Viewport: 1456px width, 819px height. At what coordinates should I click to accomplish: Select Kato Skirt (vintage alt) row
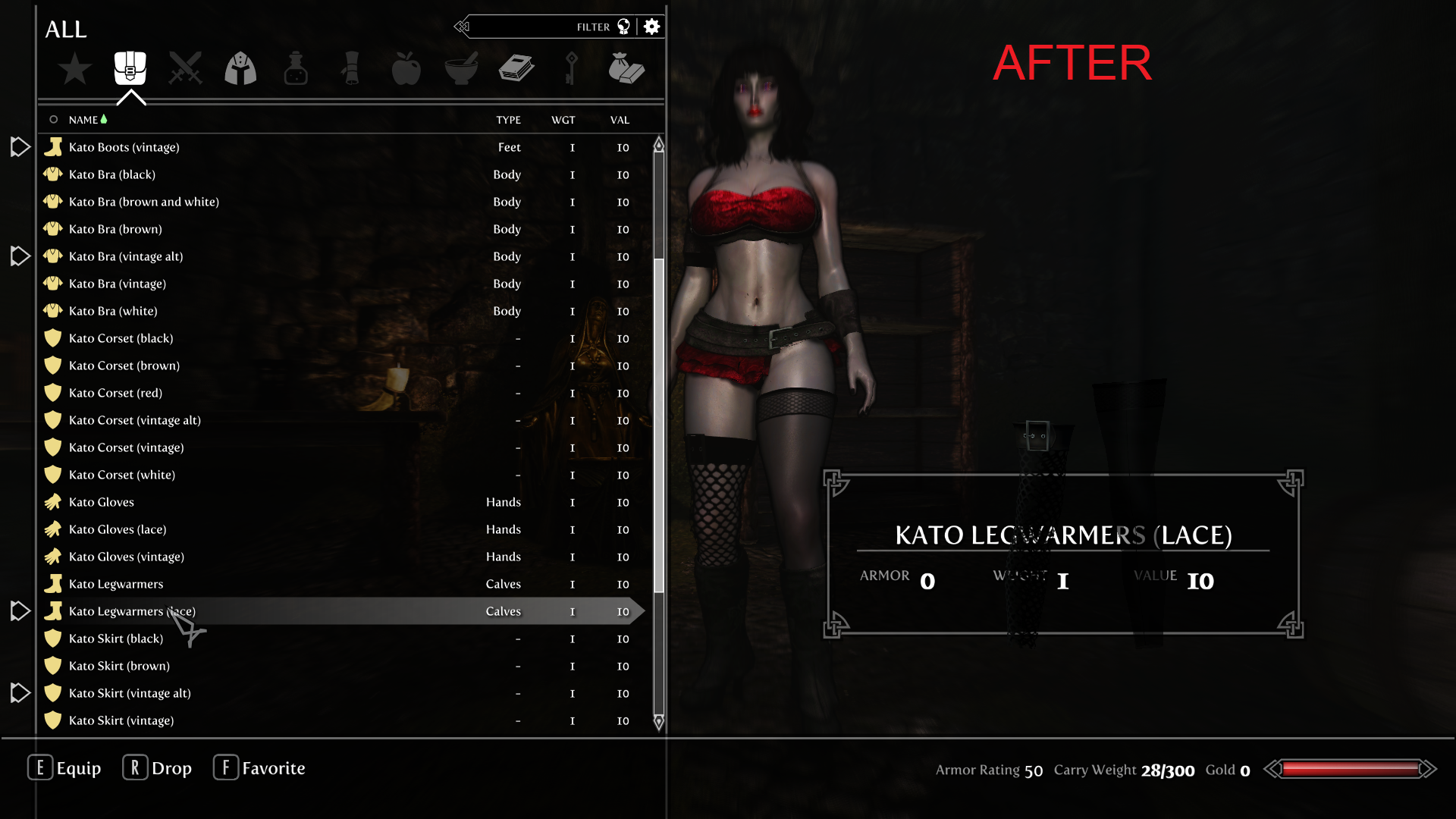(130, 693)
